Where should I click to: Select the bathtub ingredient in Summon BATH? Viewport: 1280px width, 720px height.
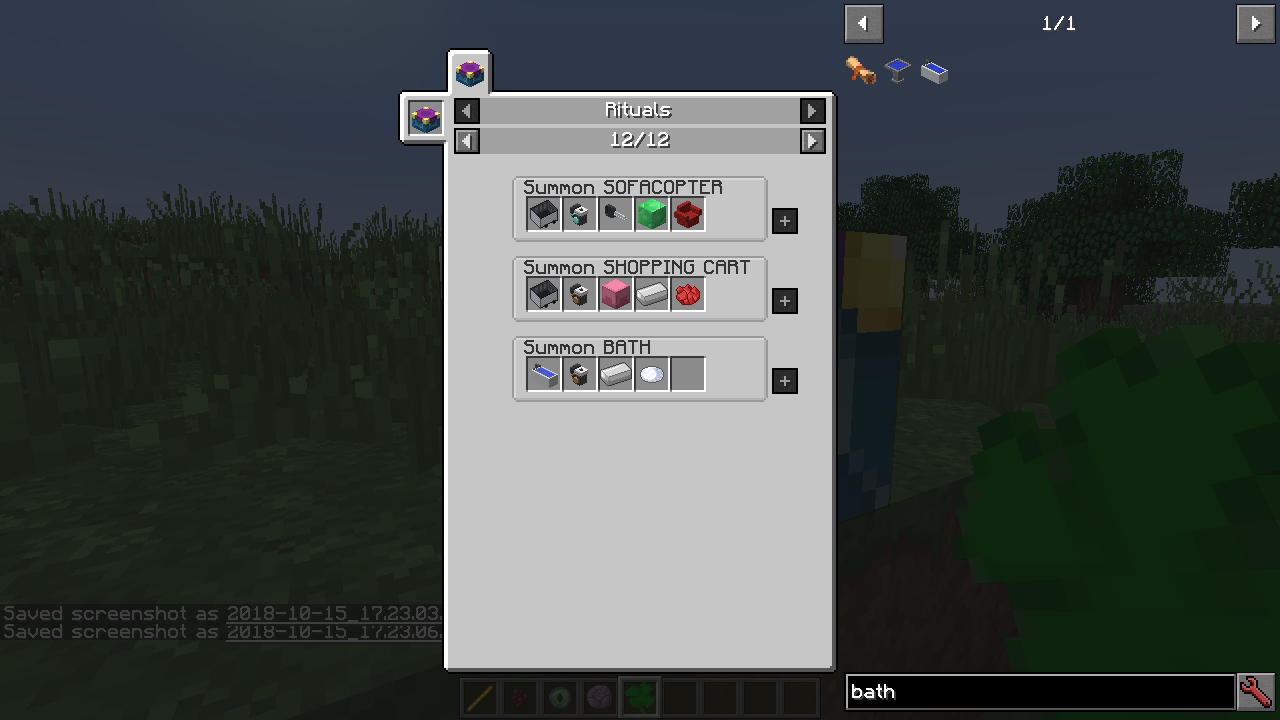click(543, 373)
